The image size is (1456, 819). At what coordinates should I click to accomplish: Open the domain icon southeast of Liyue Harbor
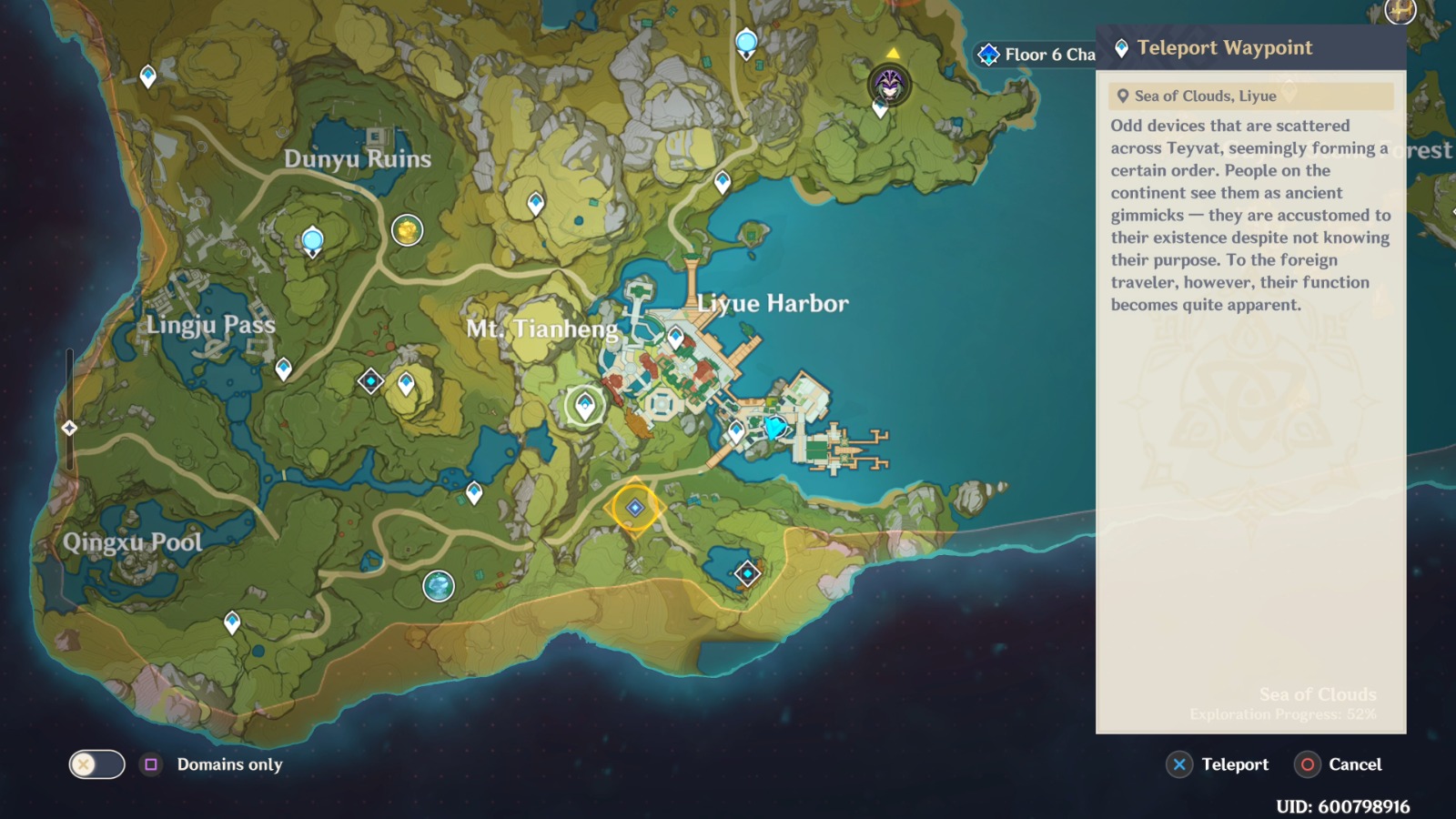pyautogui.click(x=746, y=573)
